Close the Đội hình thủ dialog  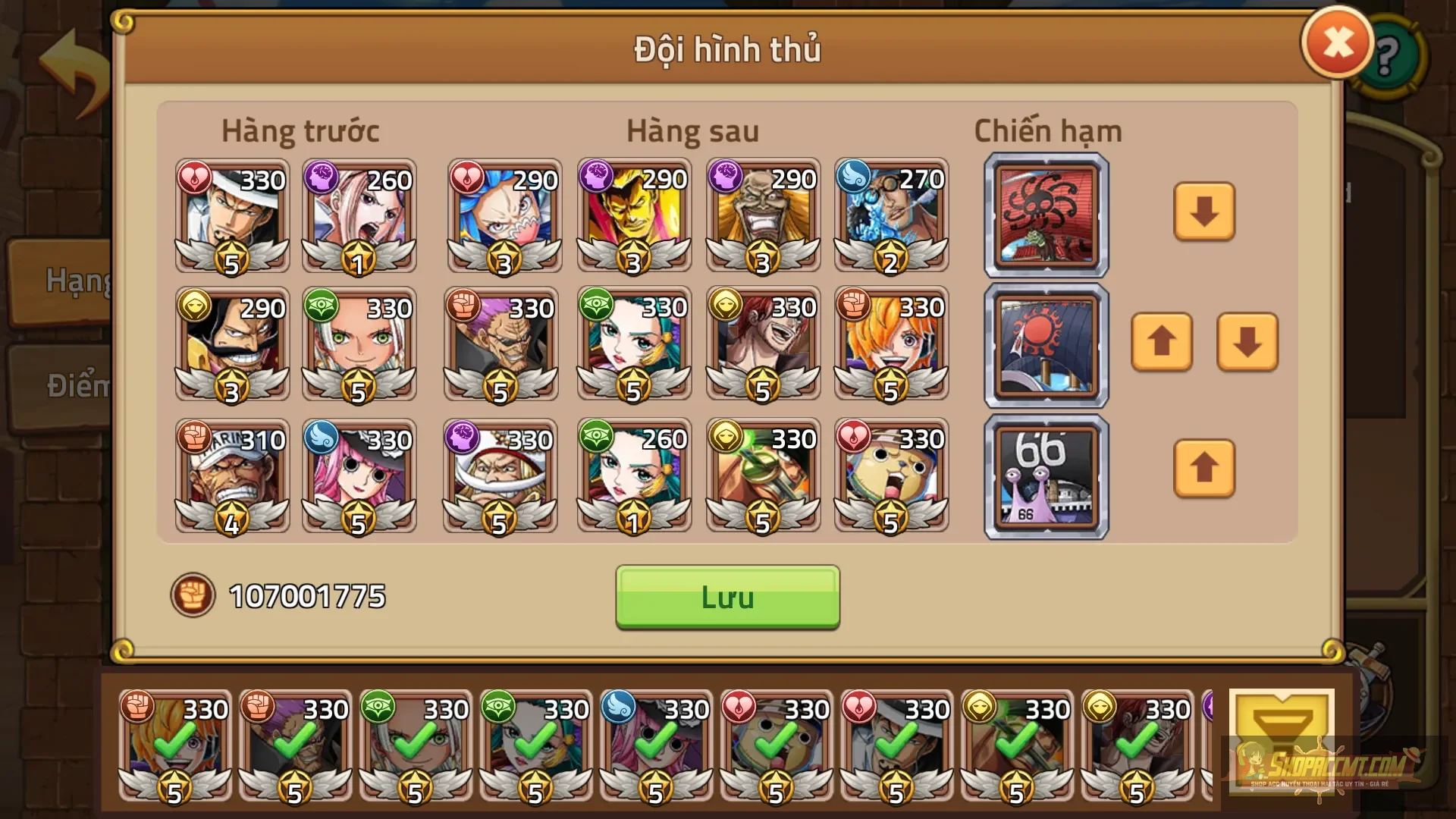1337,42
